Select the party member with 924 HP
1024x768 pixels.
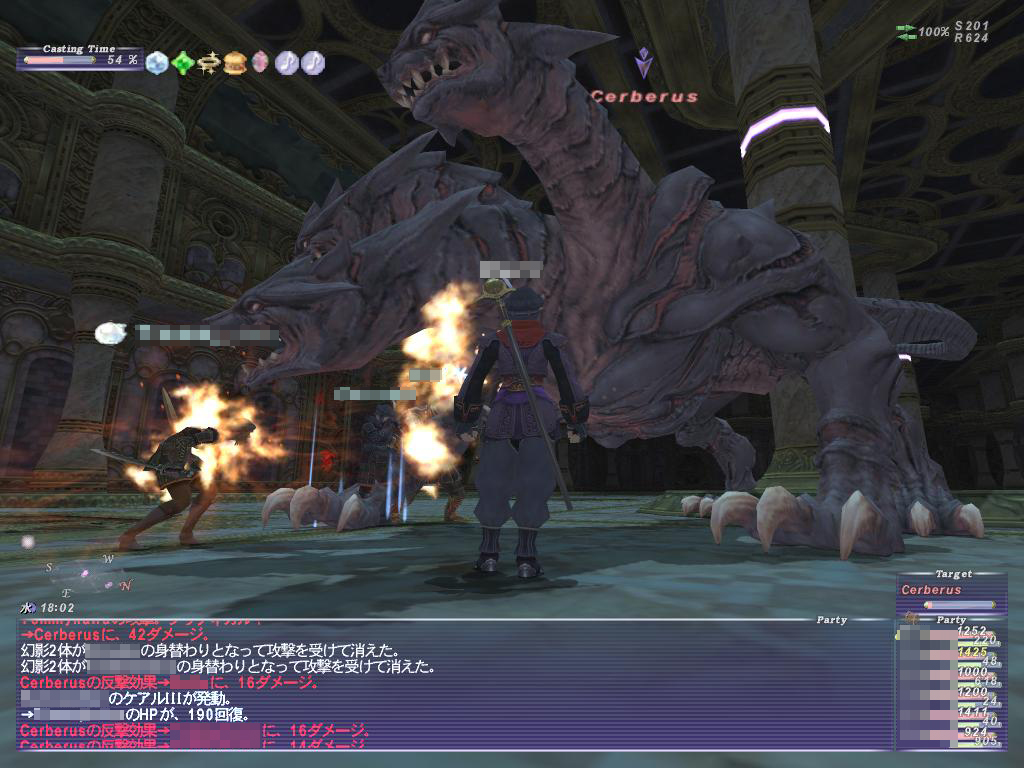[x=947, y=735]
